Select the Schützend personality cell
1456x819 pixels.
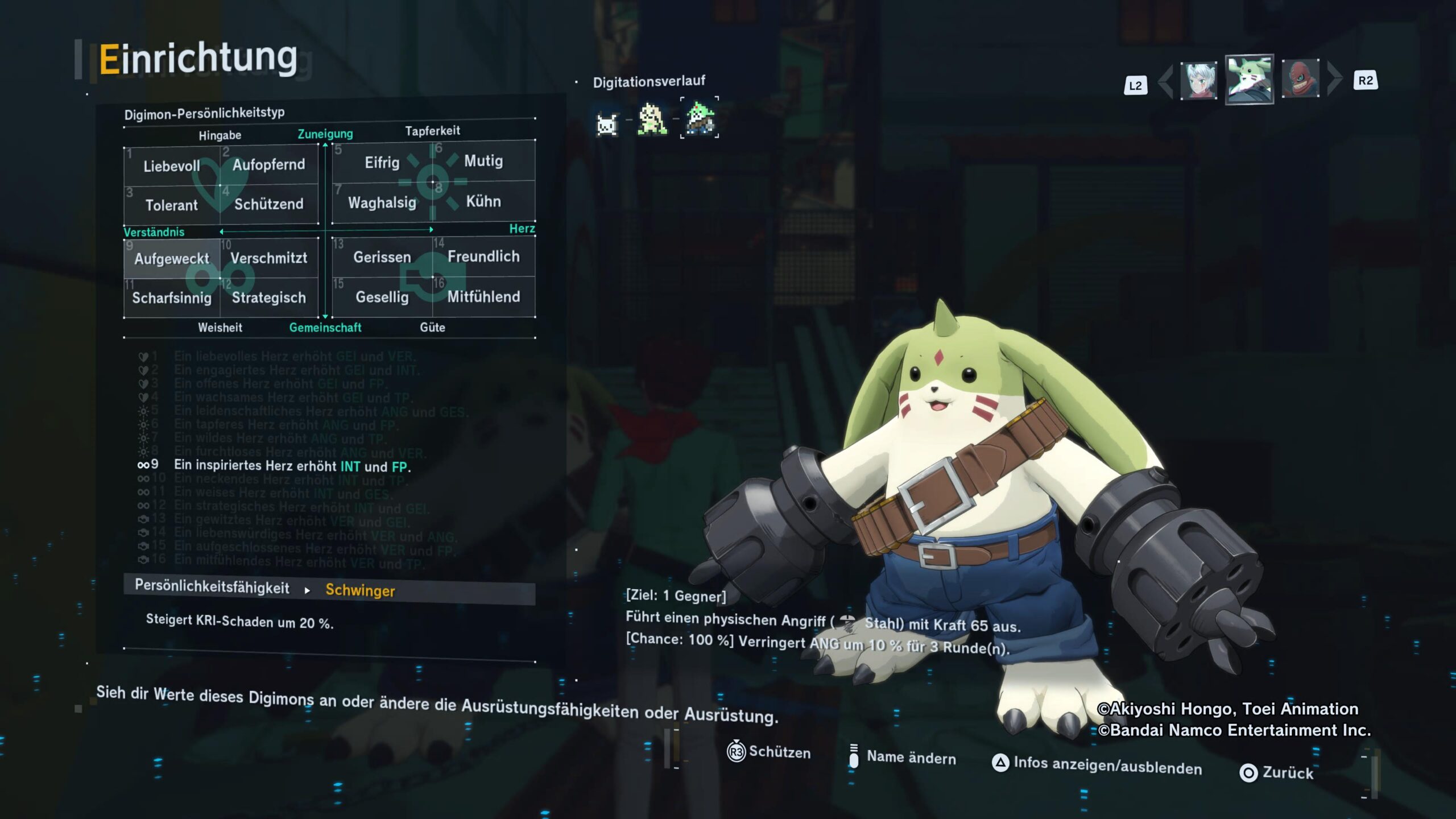point(268,204)
